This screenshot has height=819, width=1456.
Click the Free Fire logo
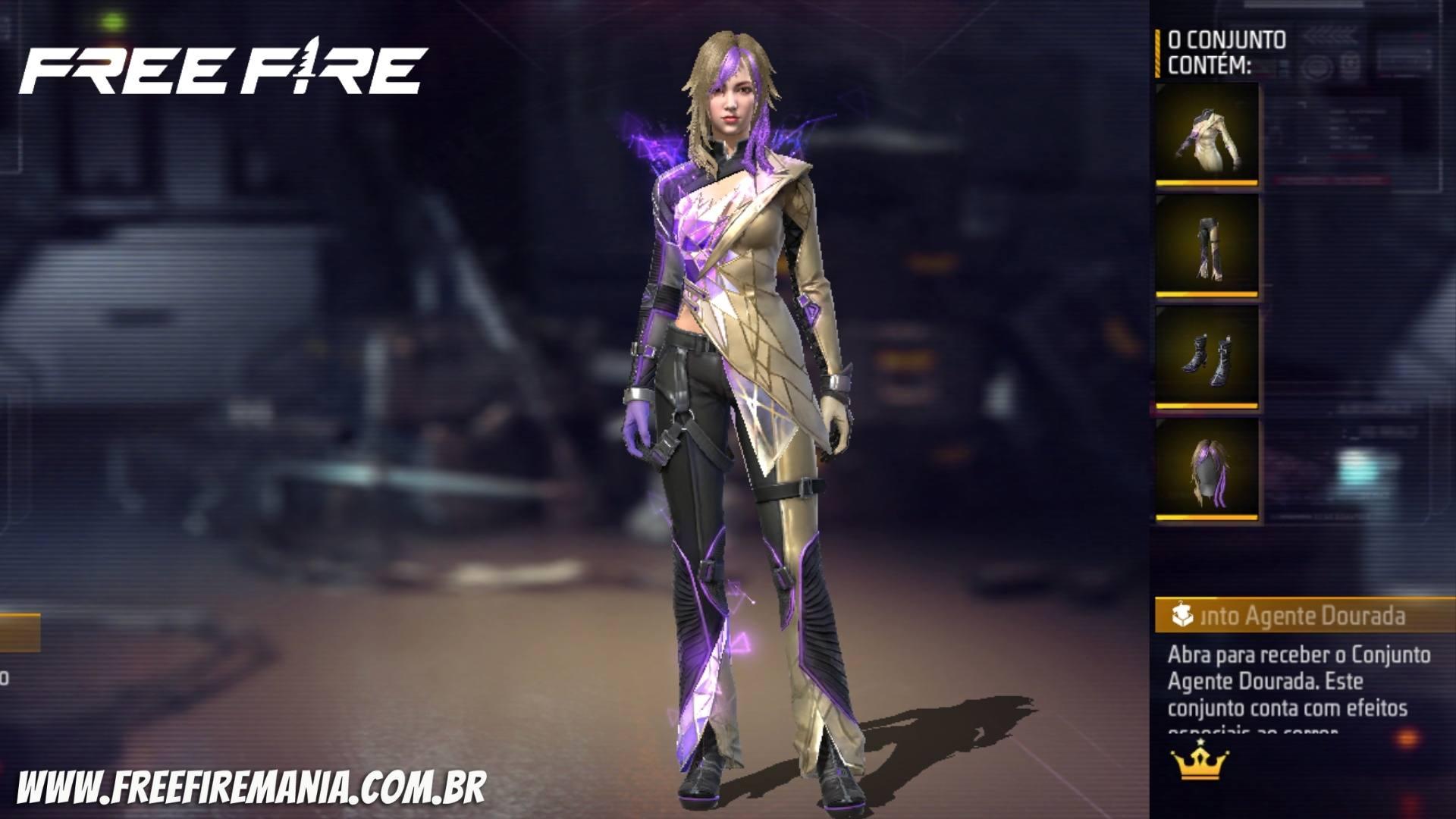pyautogui.click(x=224, y=67)
